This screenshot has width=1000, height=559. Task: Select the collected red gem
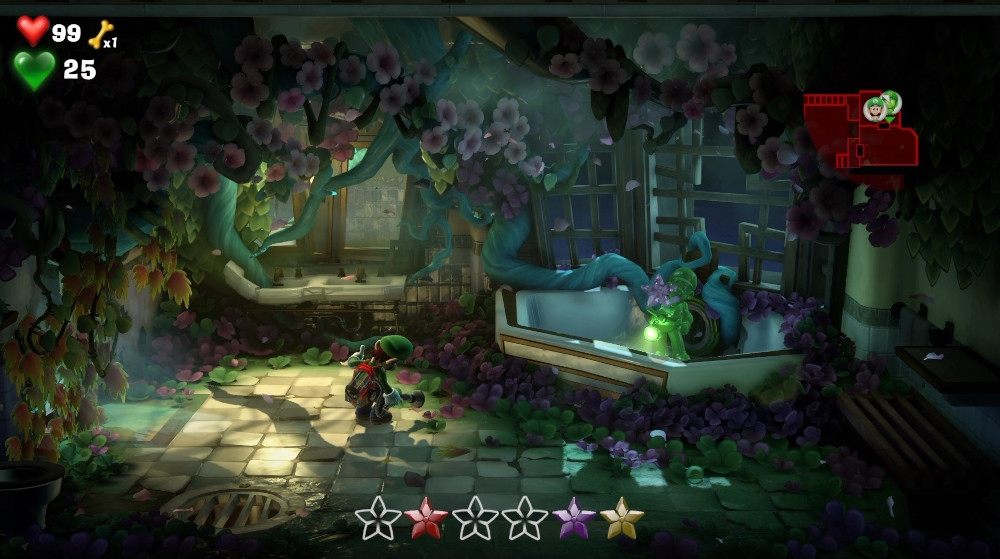click(x=427, y=518)
